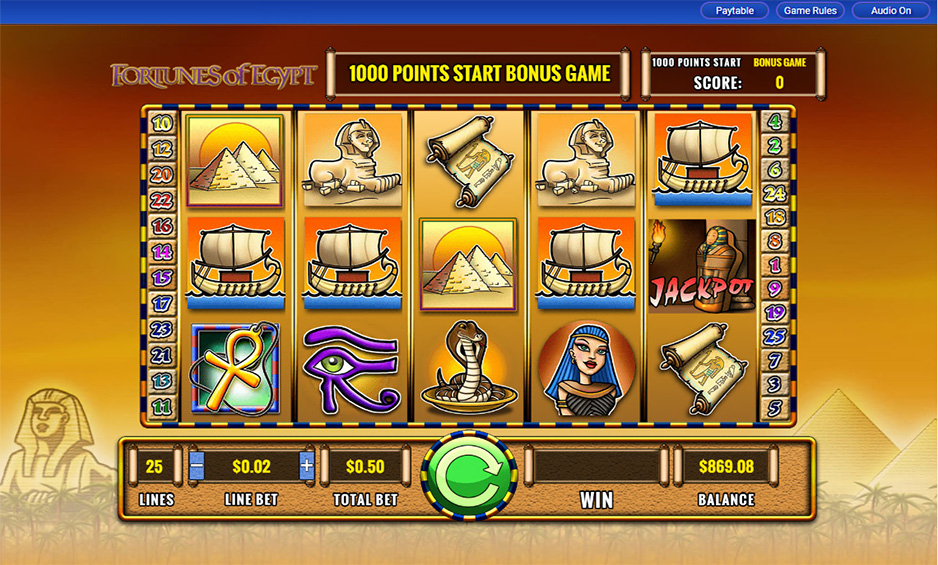Spin the reels with the green button
This screenshot has height=565, width=938.
coord(469,475)
